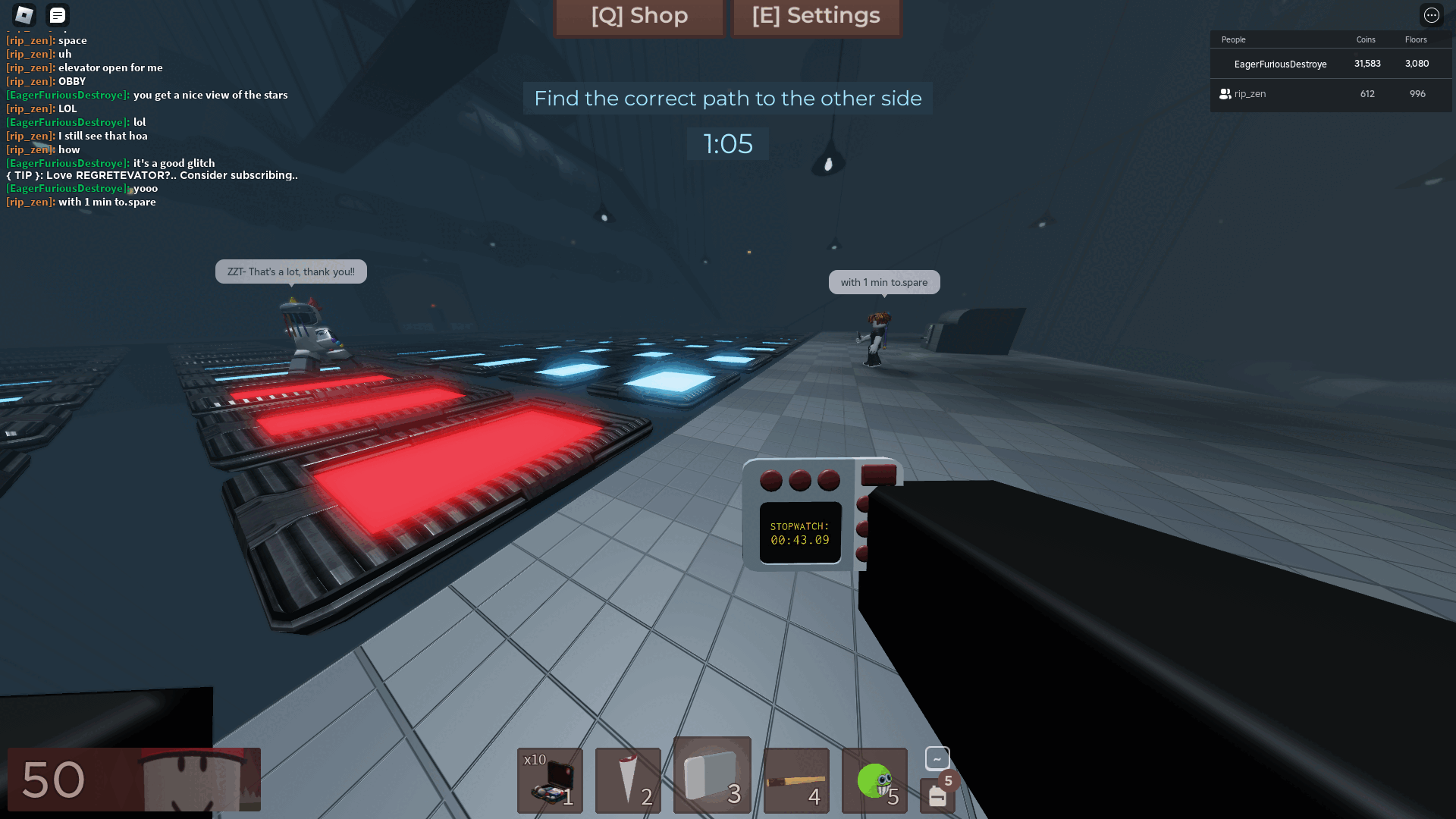The width and height of the screenshot is (1456, 819).
Task: Click the stopwatch reading 00:43.09
Action: 799,532
